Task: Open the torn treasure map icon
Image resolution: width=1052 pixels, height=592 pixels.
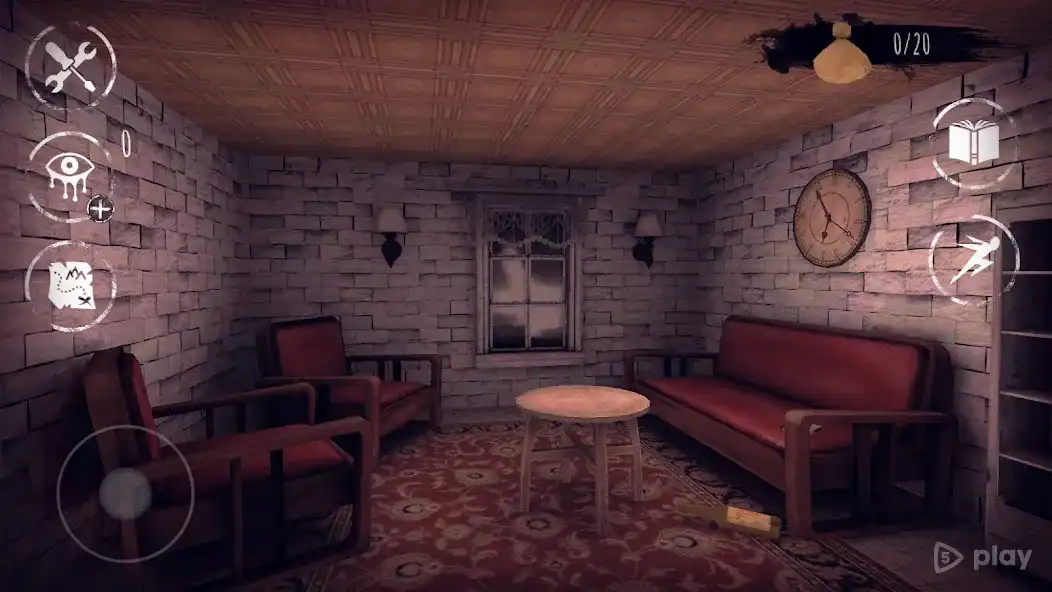Action: pos(71,286)
